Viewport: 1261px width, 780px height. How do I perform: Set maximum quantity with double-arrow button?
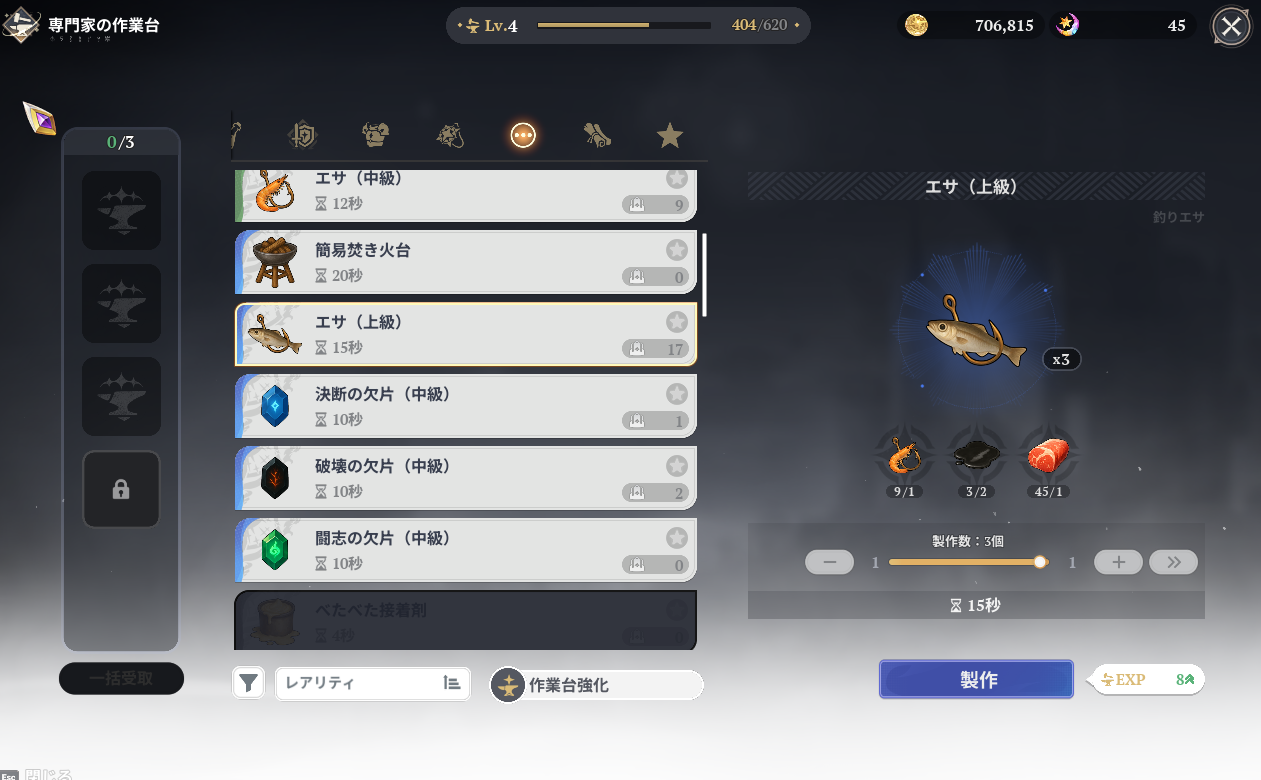pyautogui.click(x=1173, y=562)
